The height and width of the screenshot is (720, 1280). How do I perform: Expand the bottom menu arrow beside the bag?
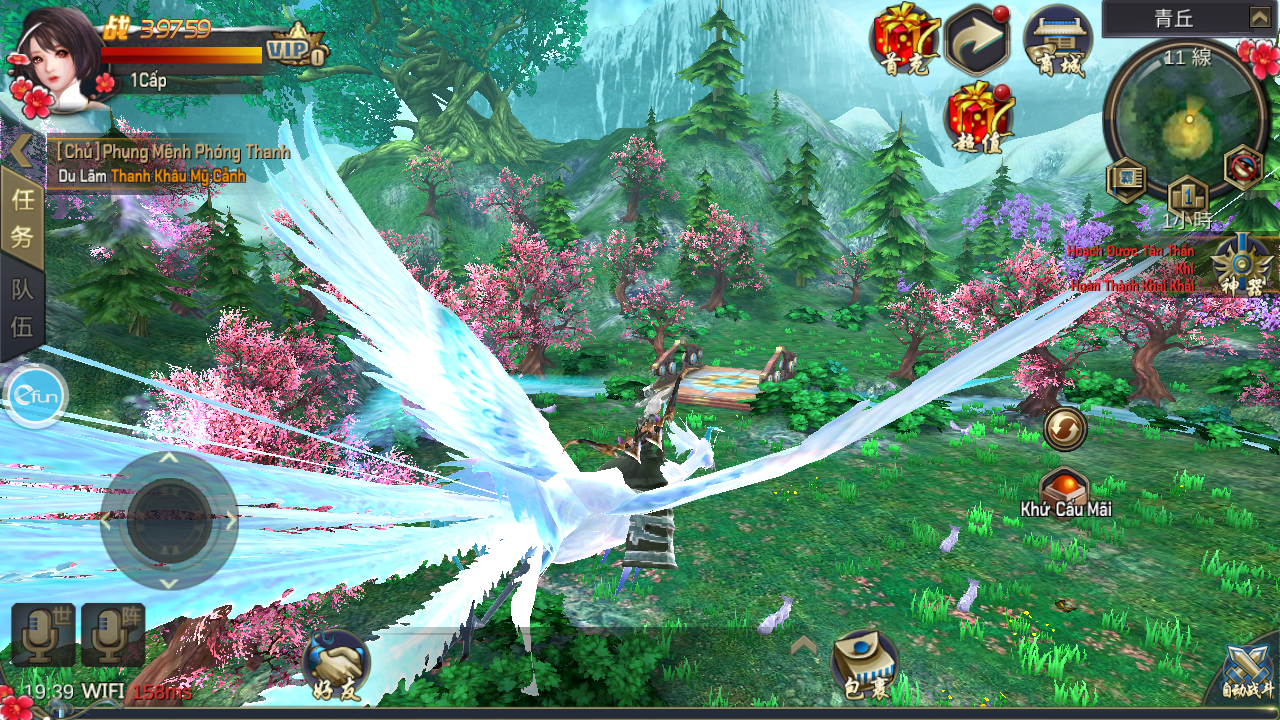click(x=803, y=646)
